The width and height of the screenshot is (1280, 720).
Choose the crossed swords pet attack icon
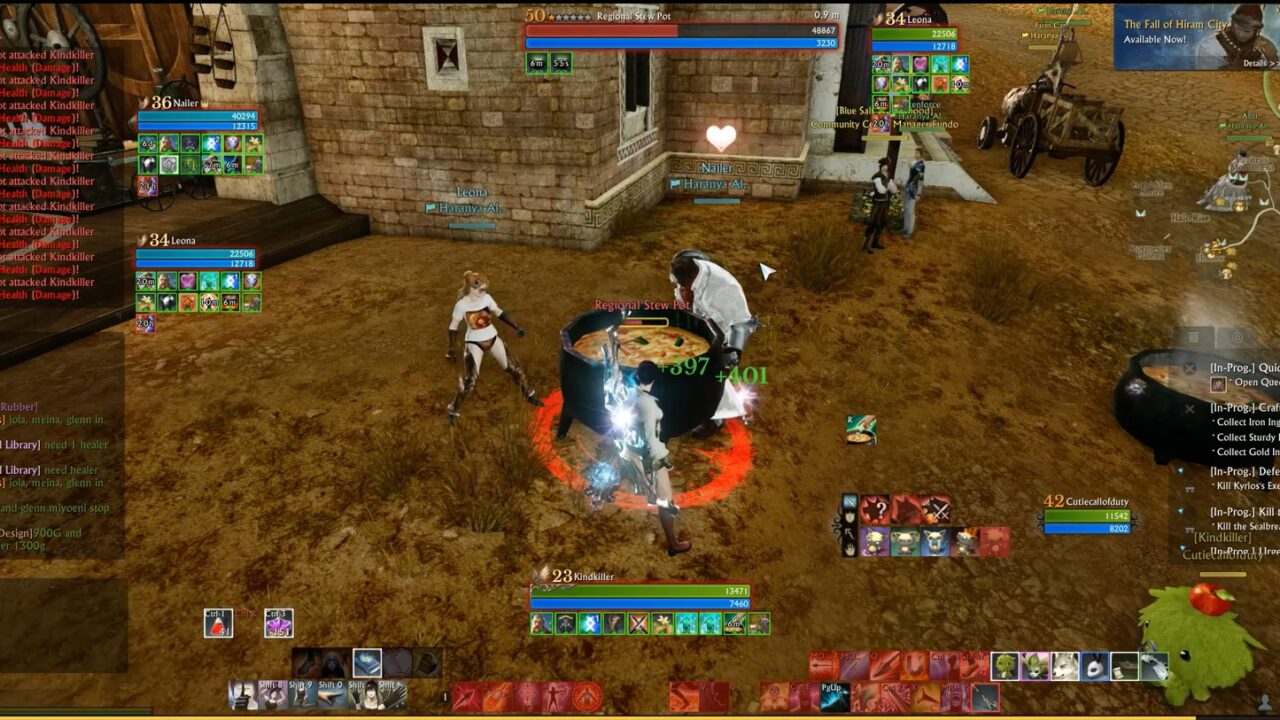[935, 510]
